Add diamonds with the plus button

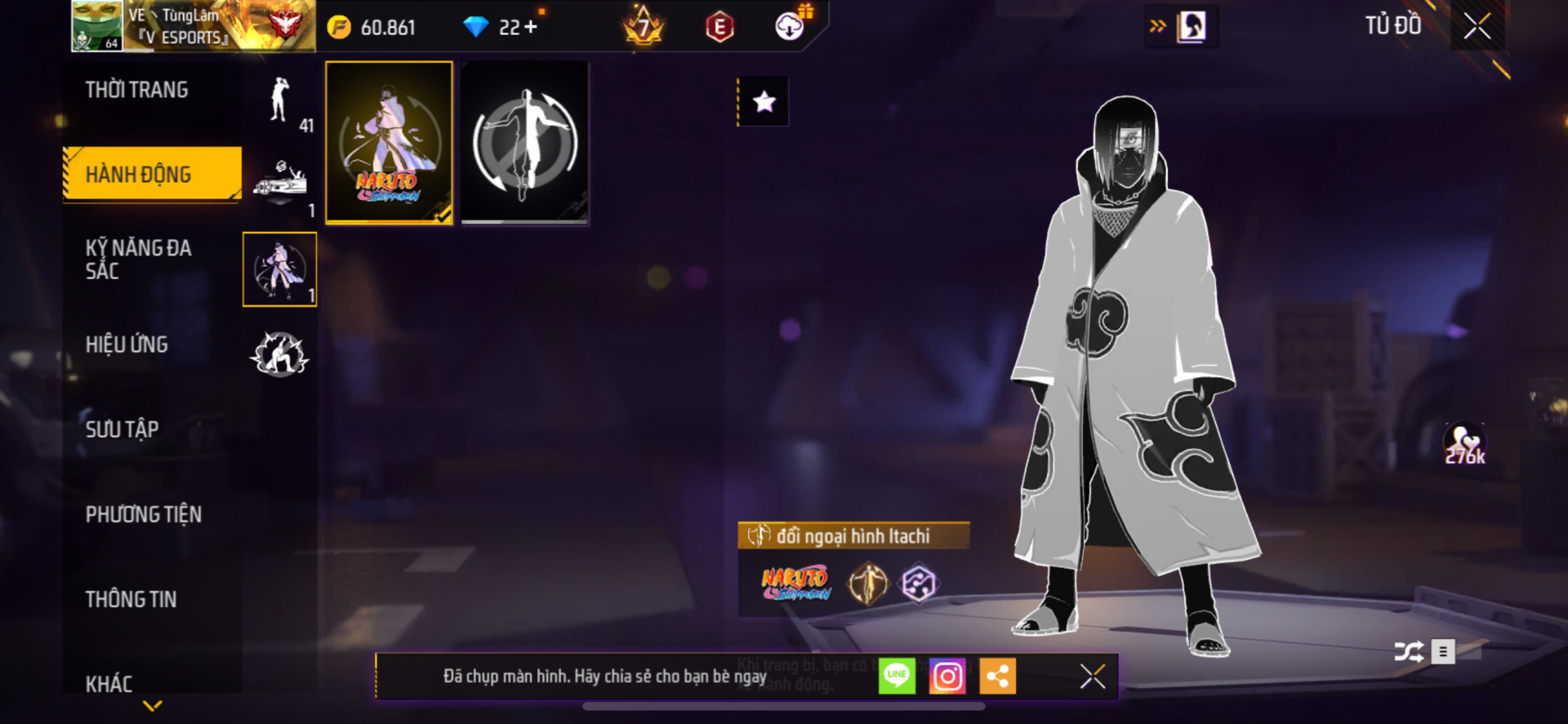(x=532, y=27)
